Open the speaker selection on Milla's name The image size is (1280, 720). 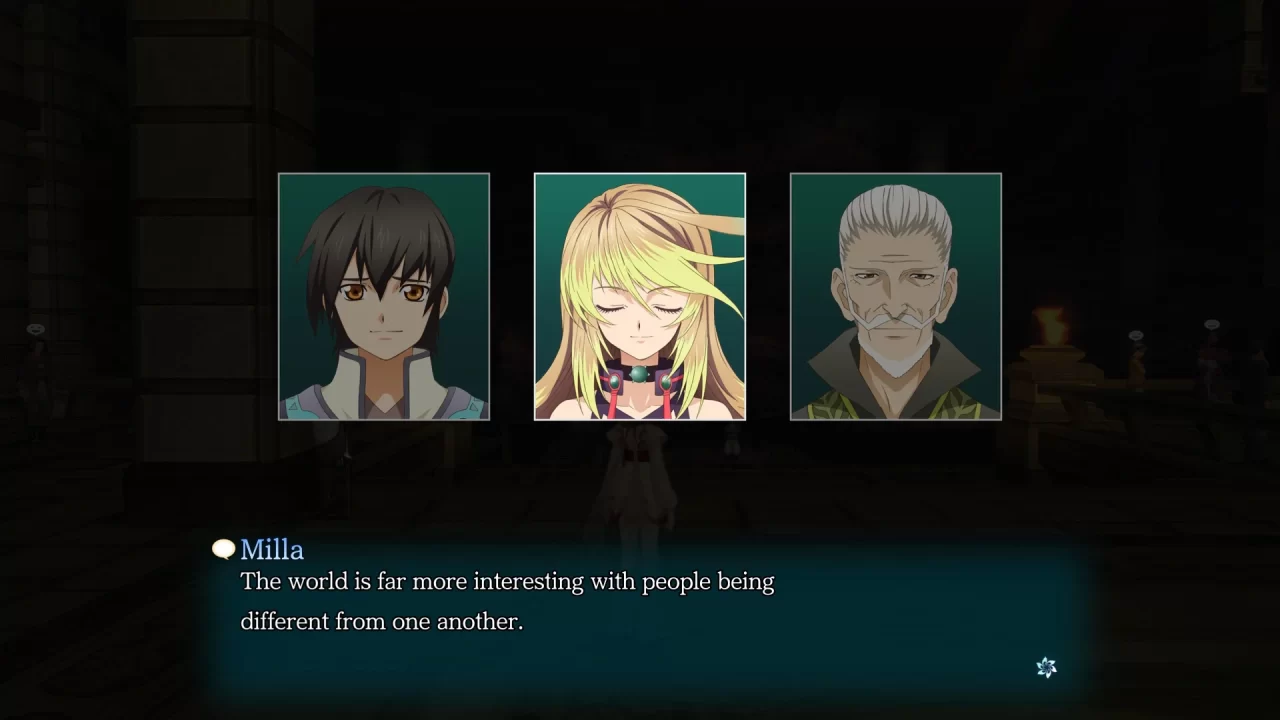[271, 549]
